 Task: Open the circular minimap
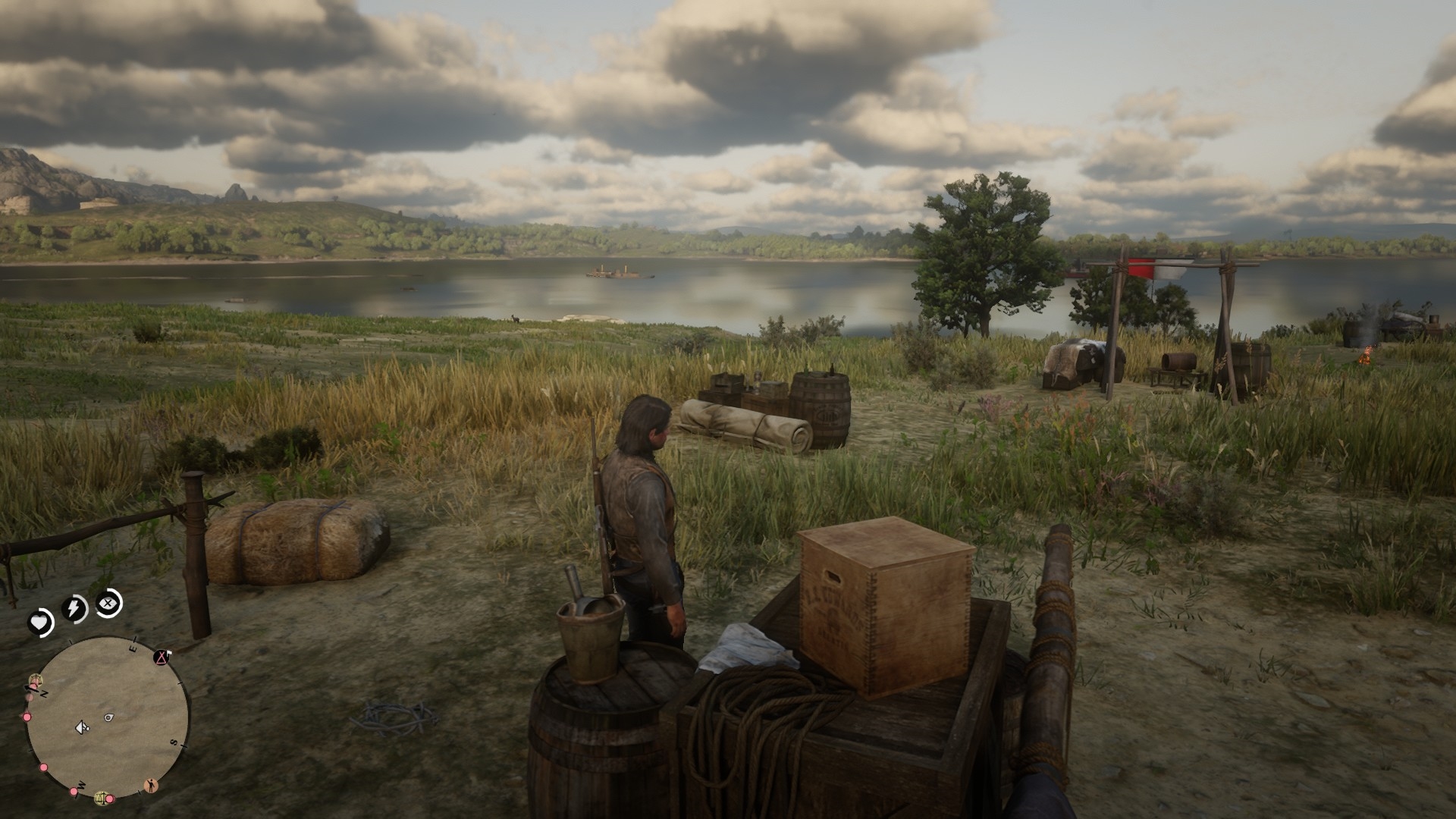click(x=108, y=717)
